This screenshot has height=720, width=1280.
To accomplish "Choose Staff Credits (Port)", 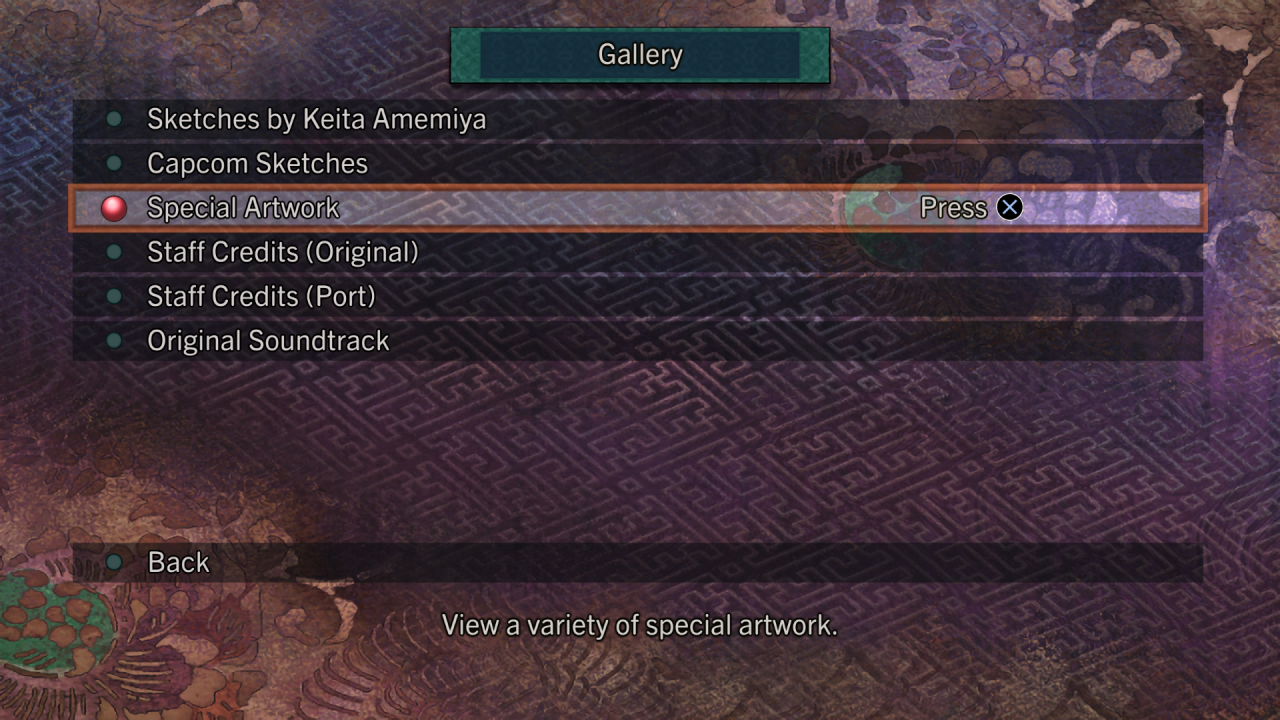I will 261,297.
